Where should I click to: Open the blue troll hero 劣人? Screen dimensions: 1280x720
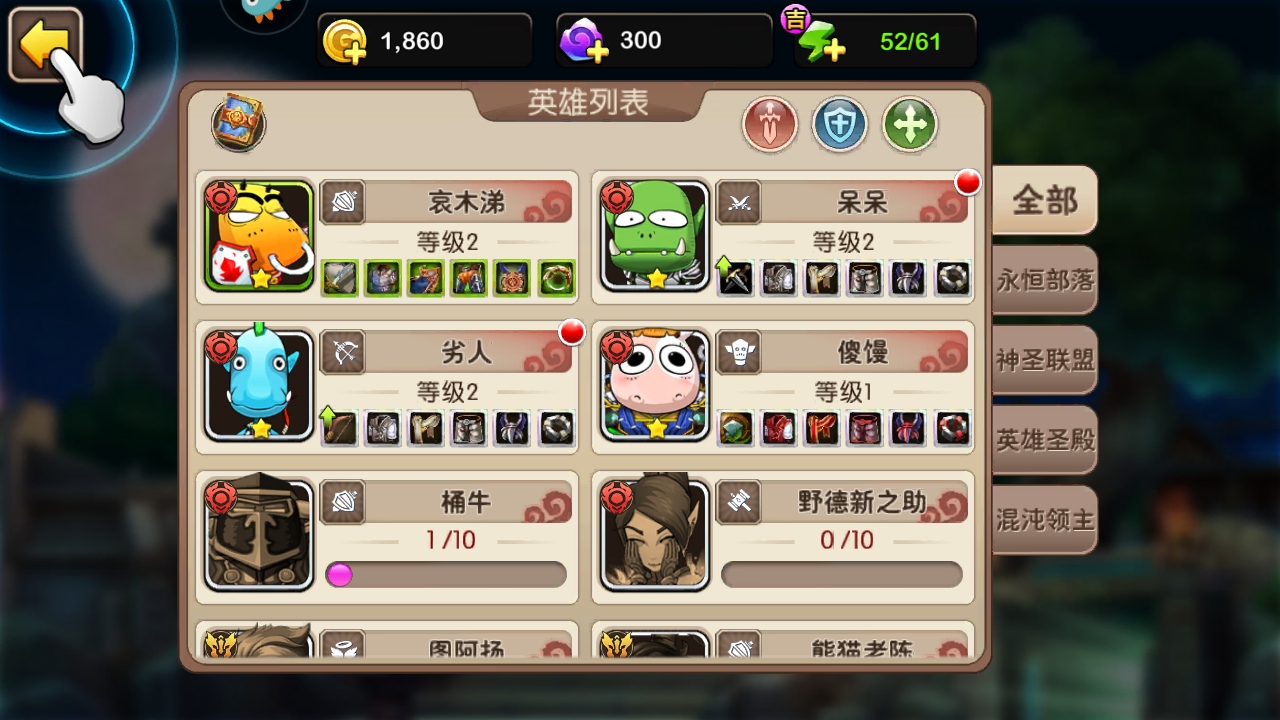tap(260, 386)
